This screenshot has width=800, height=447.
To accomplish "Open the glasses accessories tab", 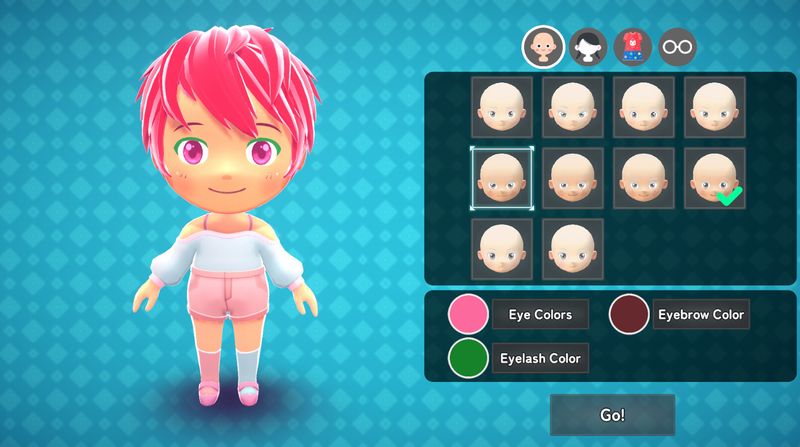I will [x=677, y=46].
